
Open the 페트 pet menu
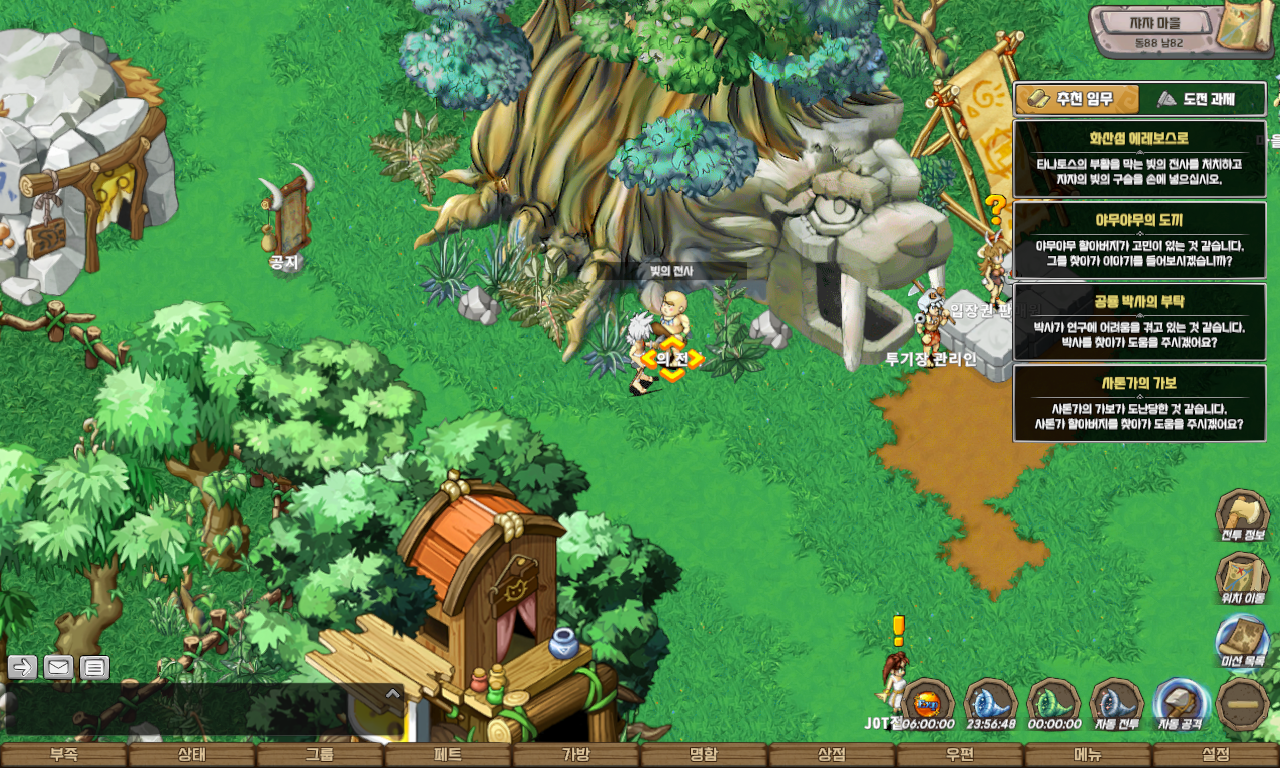(x=448, y=755)
